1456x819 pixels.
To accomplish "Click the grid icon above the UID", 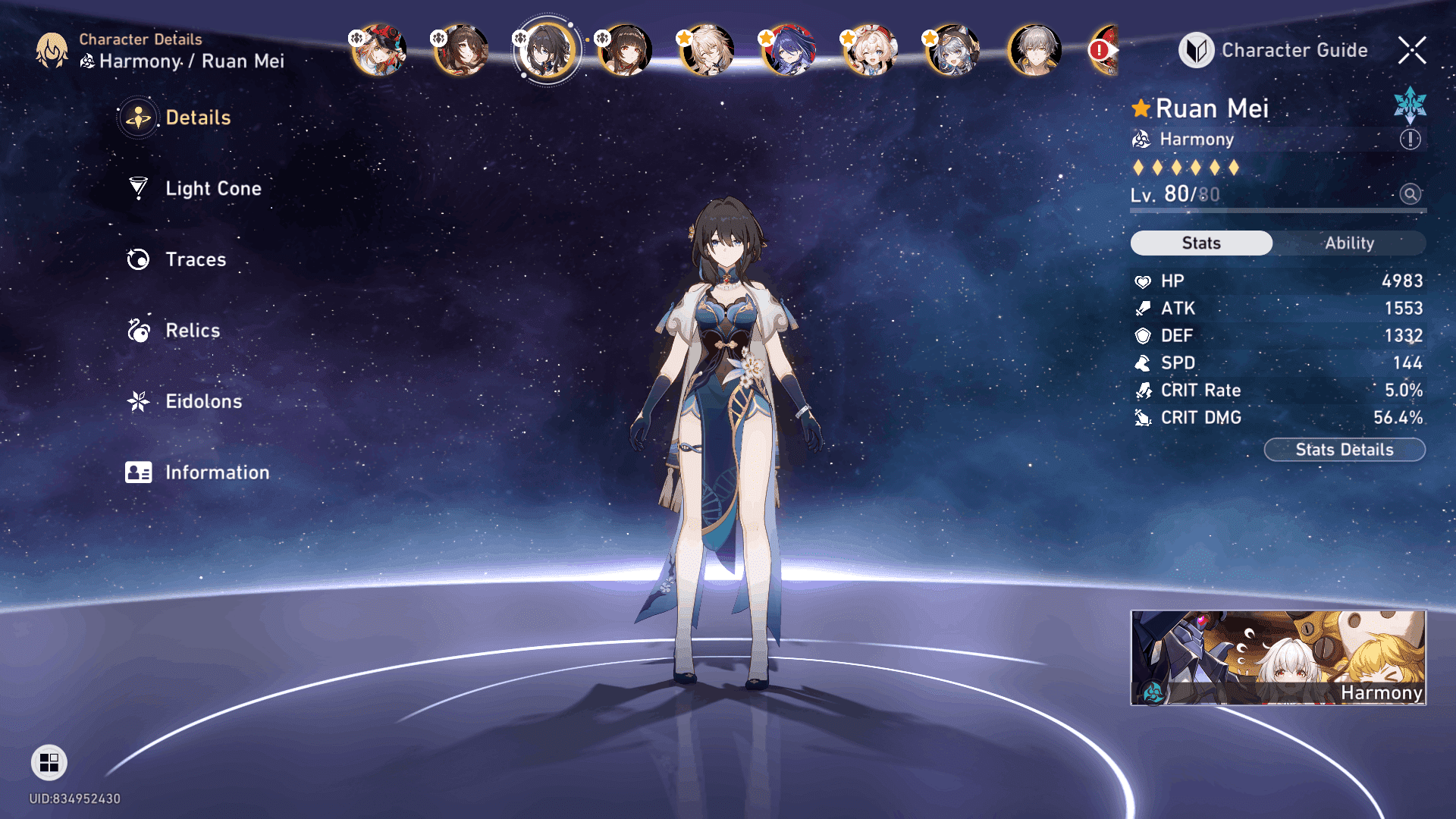I will point(49,762).
